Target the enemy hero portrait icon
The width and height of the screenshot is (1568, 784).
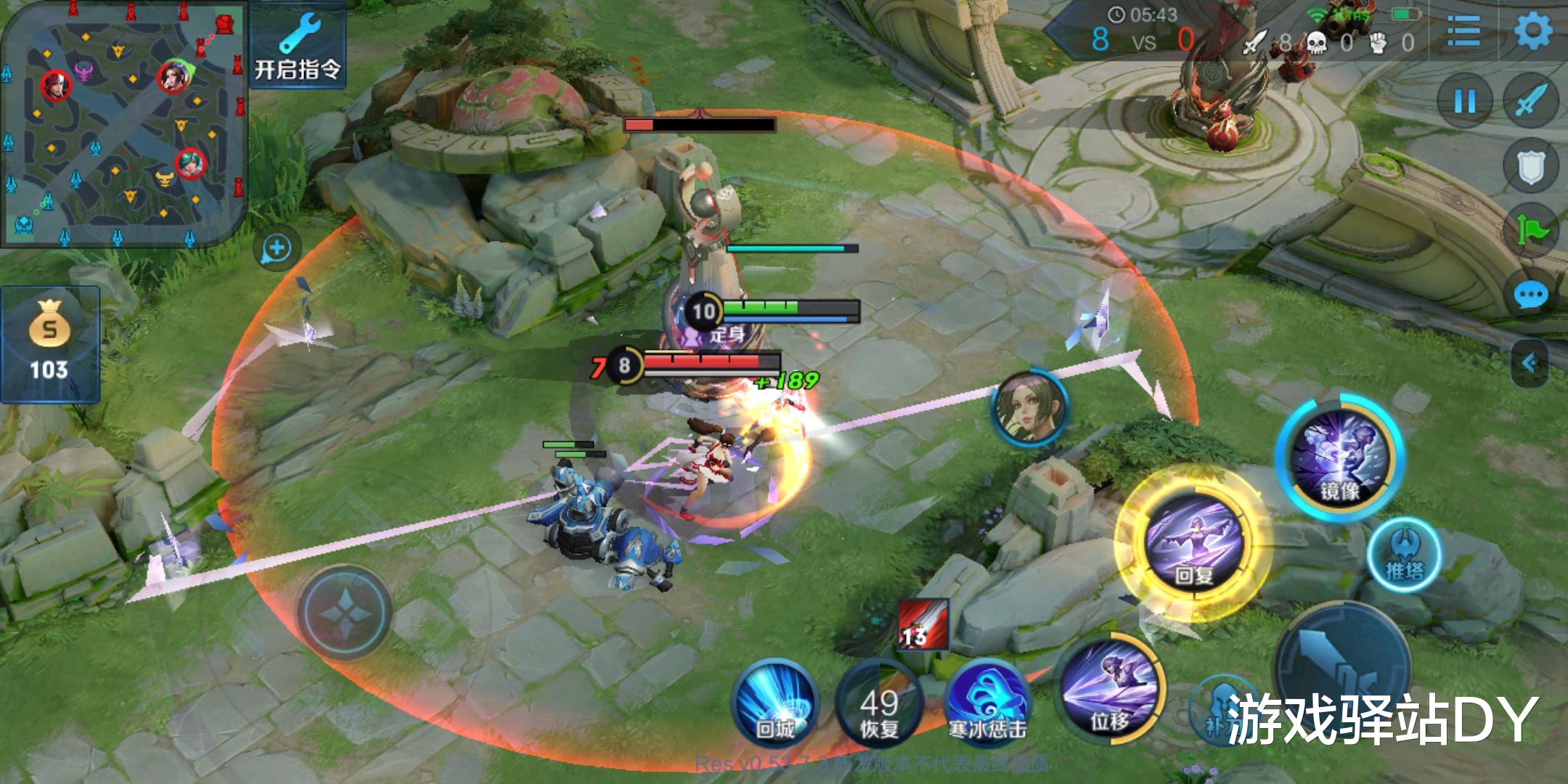pos(1029,409)
